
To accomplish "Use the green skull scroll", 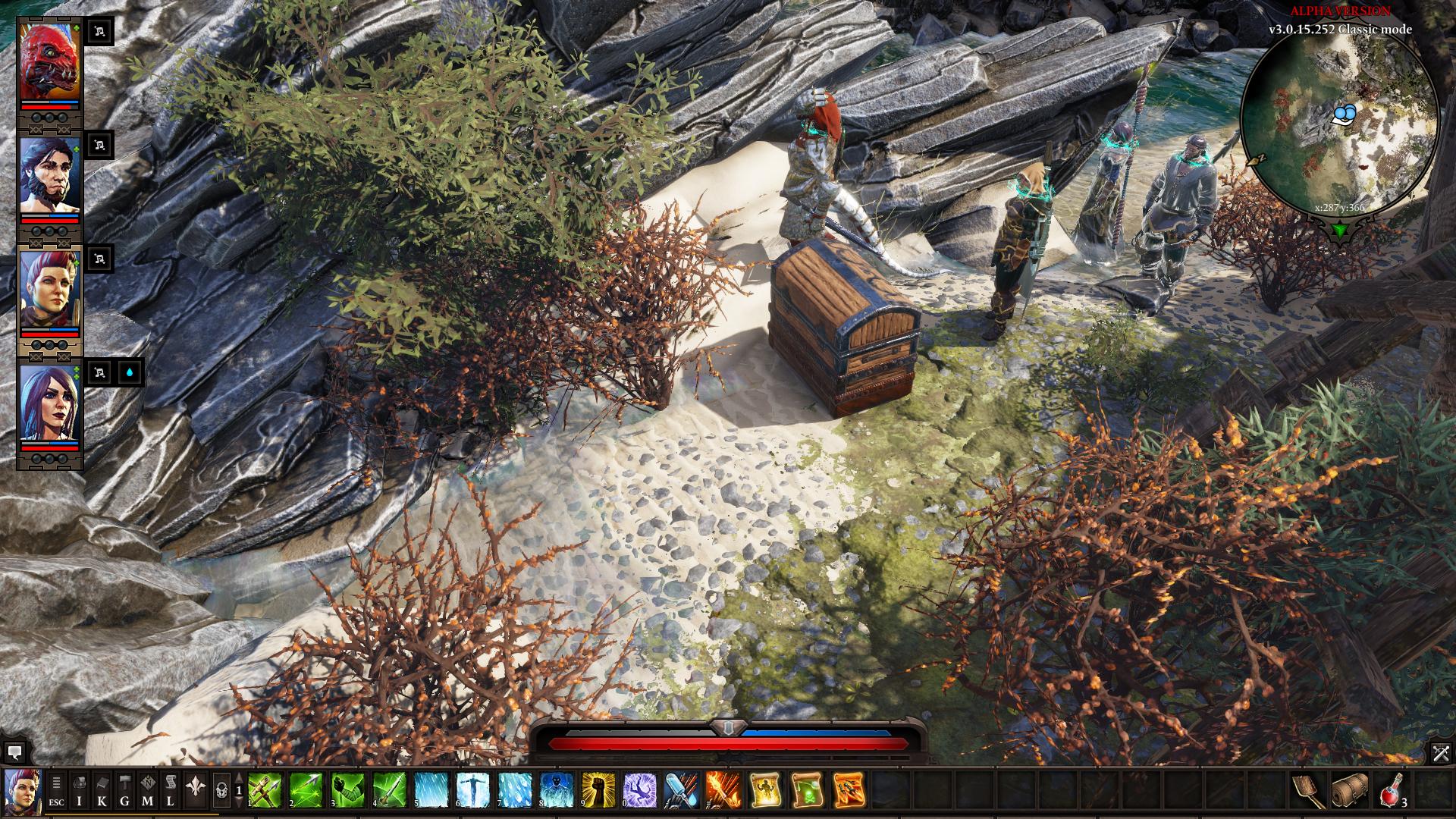I will (x=807, y=790).
